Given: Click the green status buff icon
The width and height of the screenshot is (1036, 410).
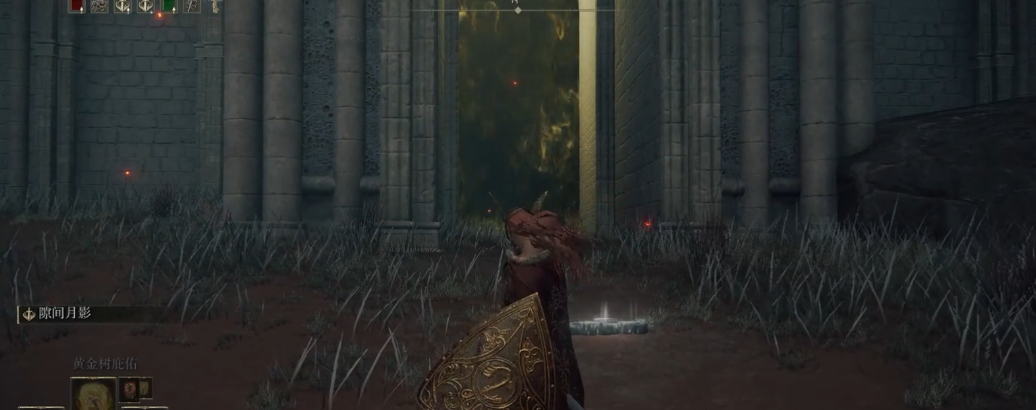Looking at the screenshot, I should (x=168, y=5).
